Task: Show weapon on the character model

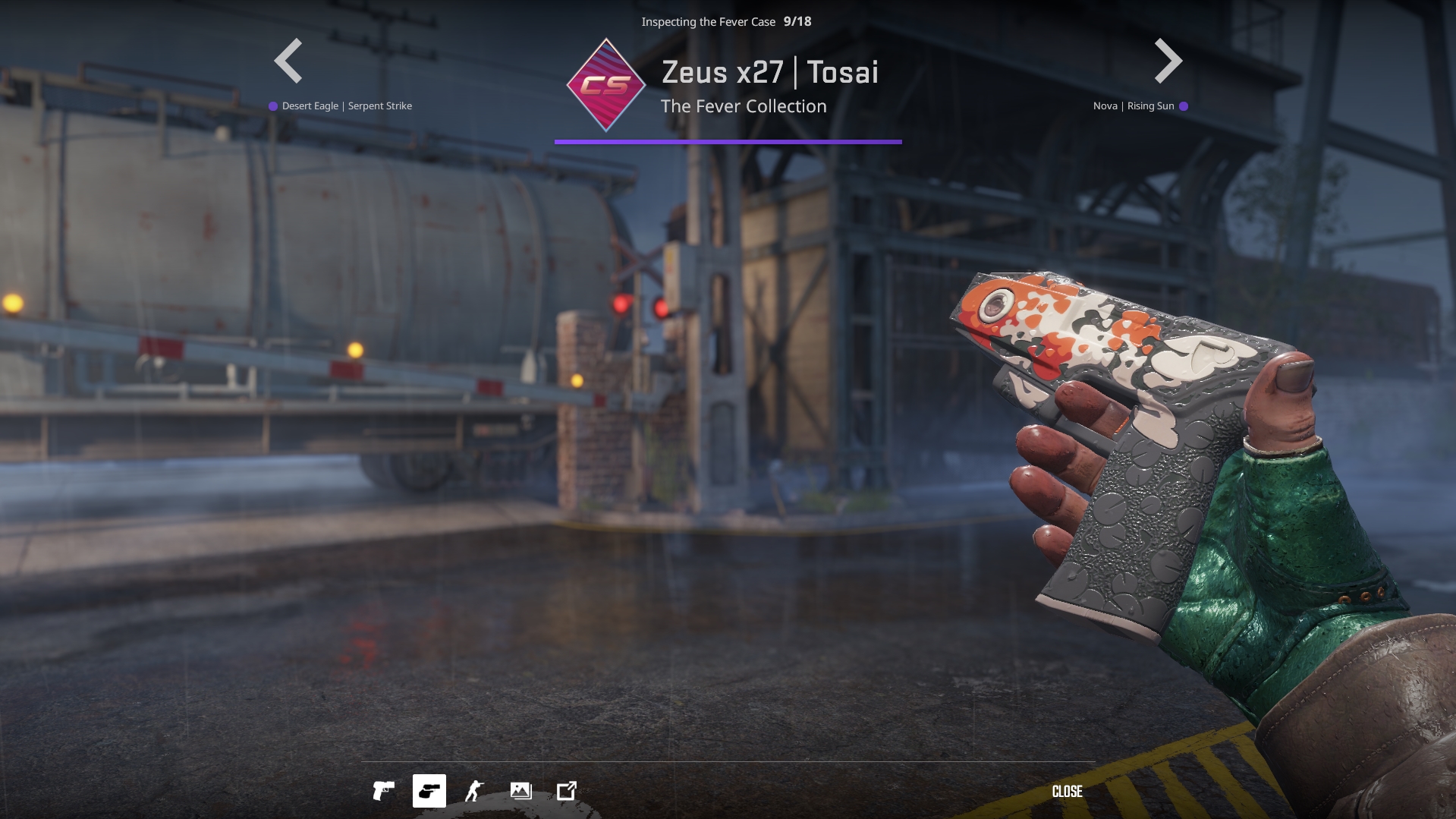Action: tap(475, 791)
